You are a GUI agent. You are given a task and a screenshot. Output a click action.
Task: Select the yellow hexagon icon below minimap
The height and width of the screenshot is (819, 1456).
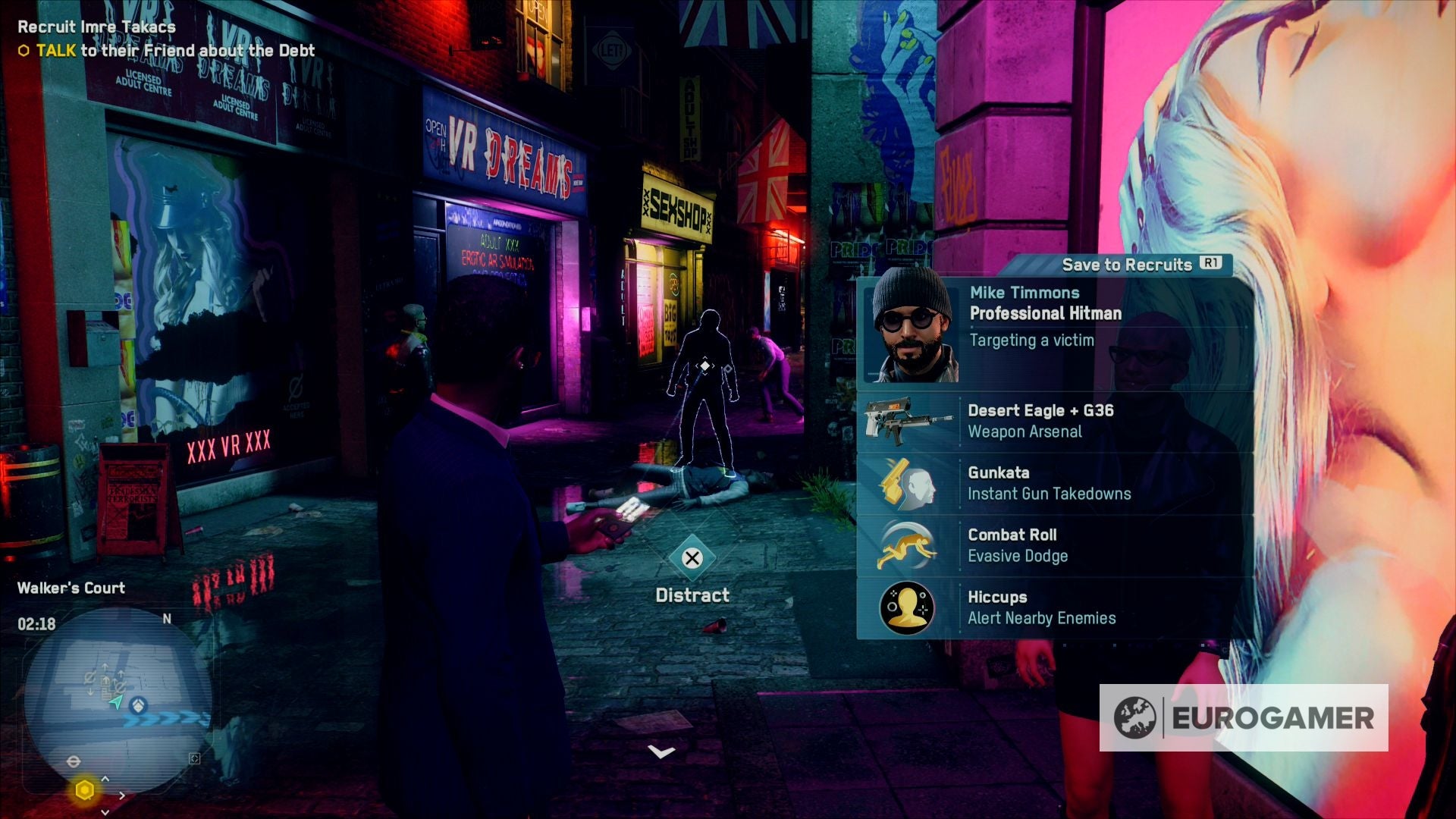tap(85, 790)
